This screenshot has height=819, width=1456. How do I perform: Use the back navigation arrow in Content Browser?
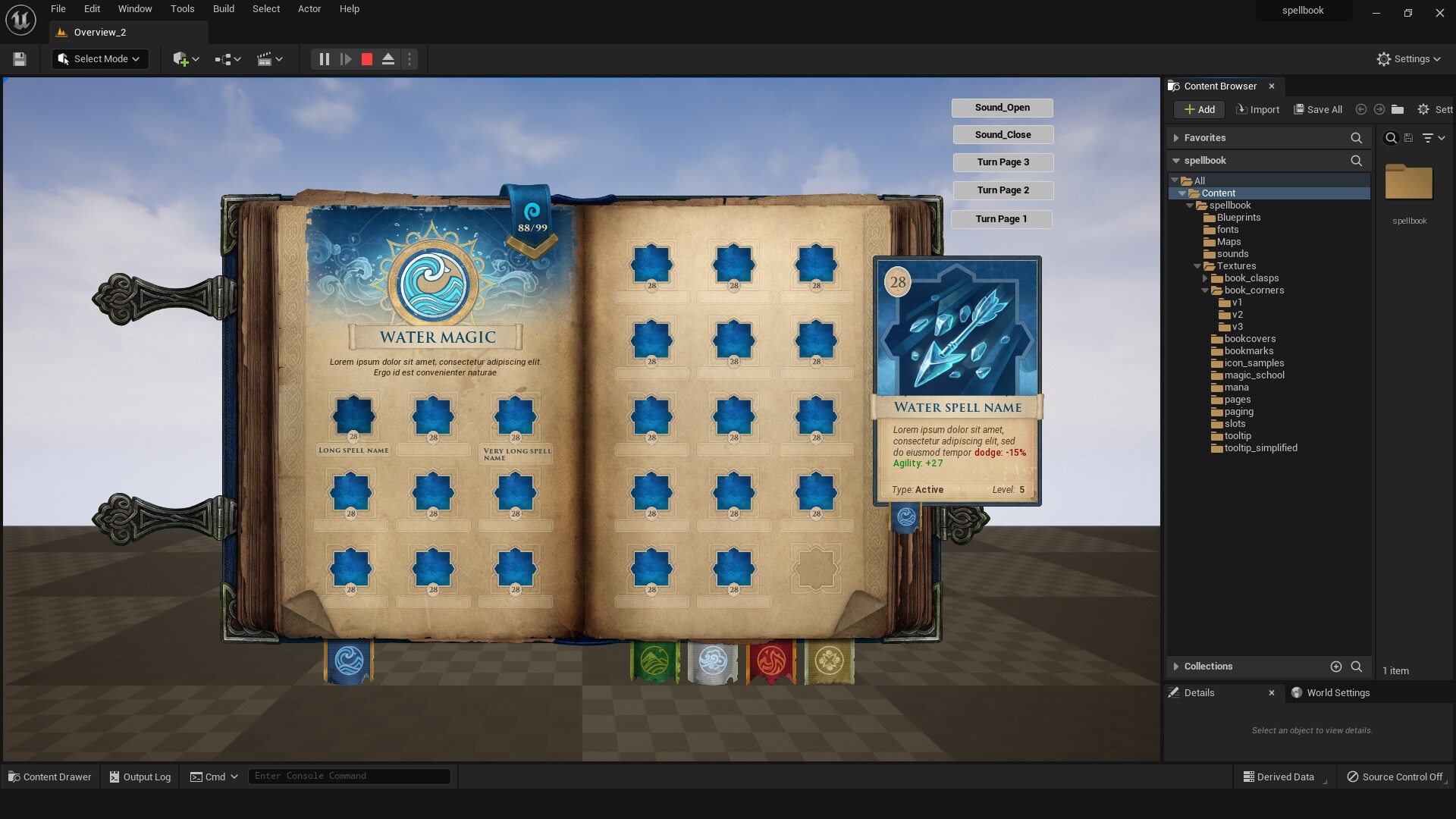coord(1361,109)
